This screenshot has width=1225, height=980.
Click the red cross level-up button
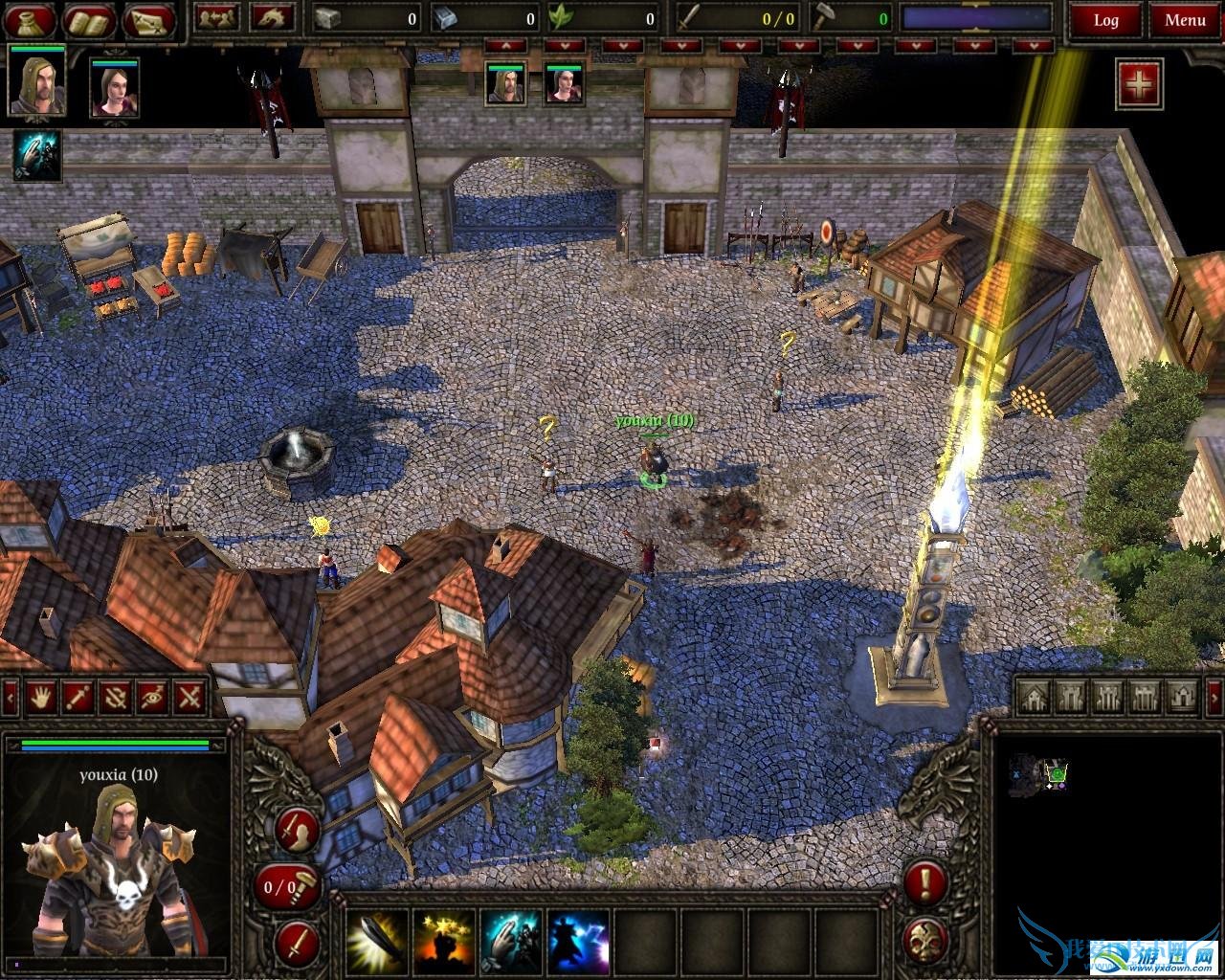[1139, 84]
